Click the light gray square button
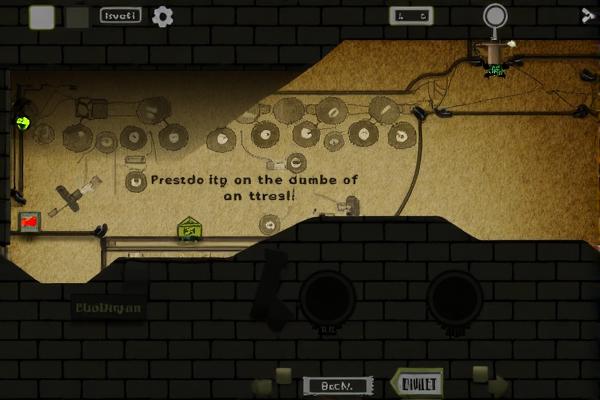This screenshot has height=400, width=600. click(42, 16)
